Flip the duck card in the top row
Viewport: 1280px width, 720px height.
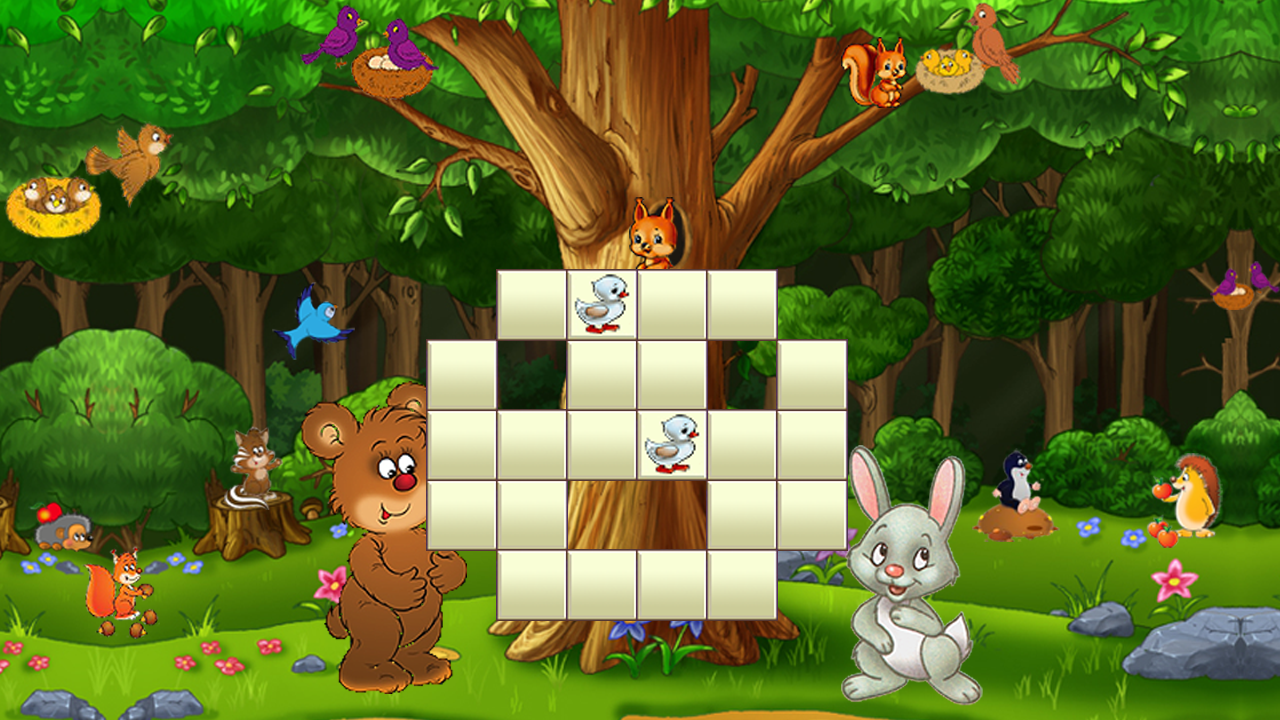[x=601, y=305]
